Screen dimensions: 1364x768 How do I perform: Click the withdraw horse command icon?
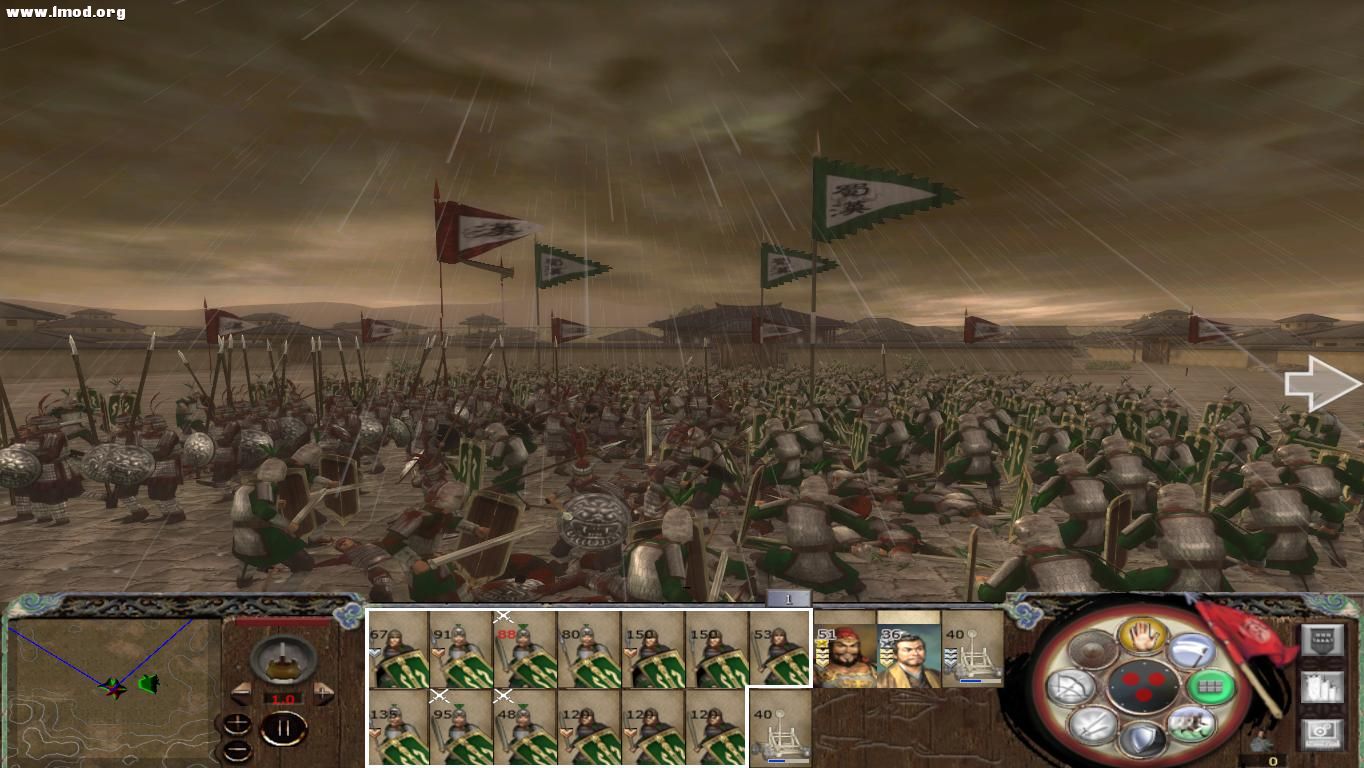click(x=1191, y=724)
